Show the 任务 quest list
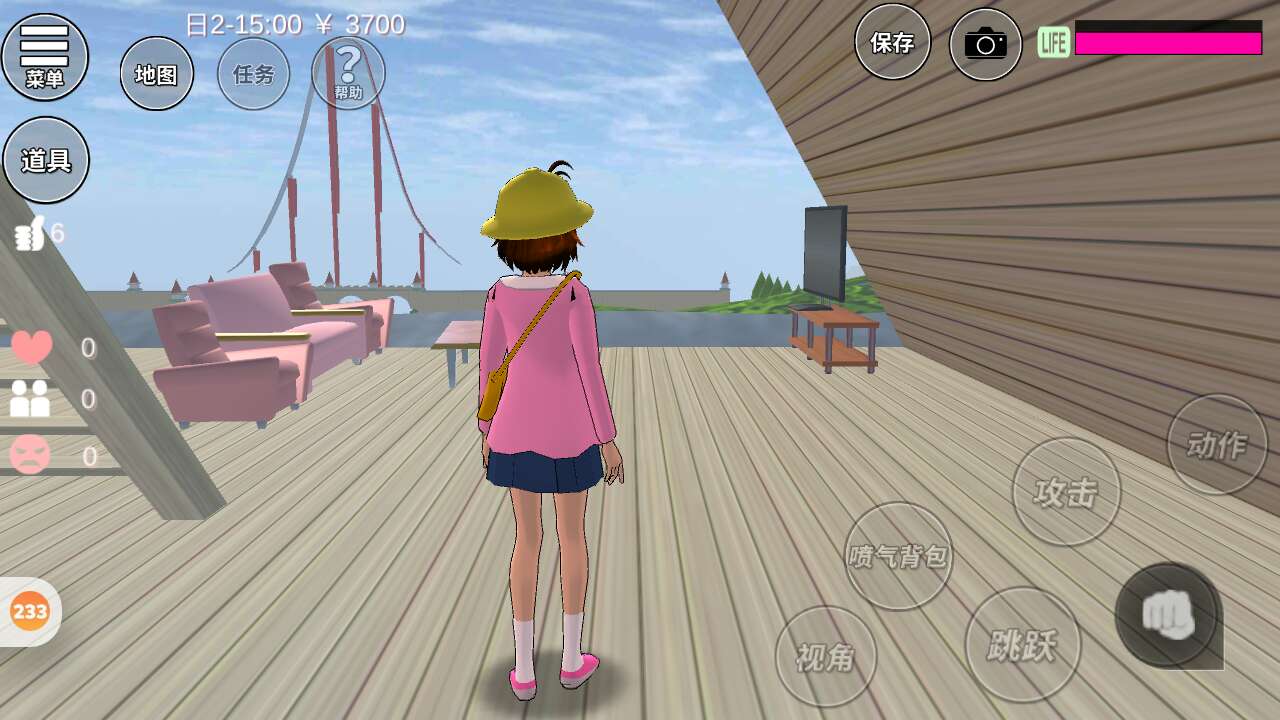 tap(253, 74)
